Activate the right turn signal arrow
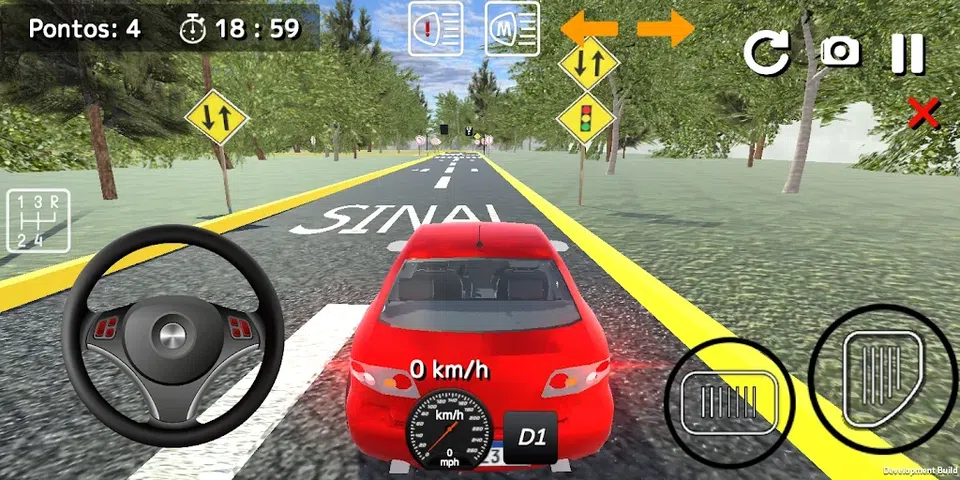 tap(666, 28)
